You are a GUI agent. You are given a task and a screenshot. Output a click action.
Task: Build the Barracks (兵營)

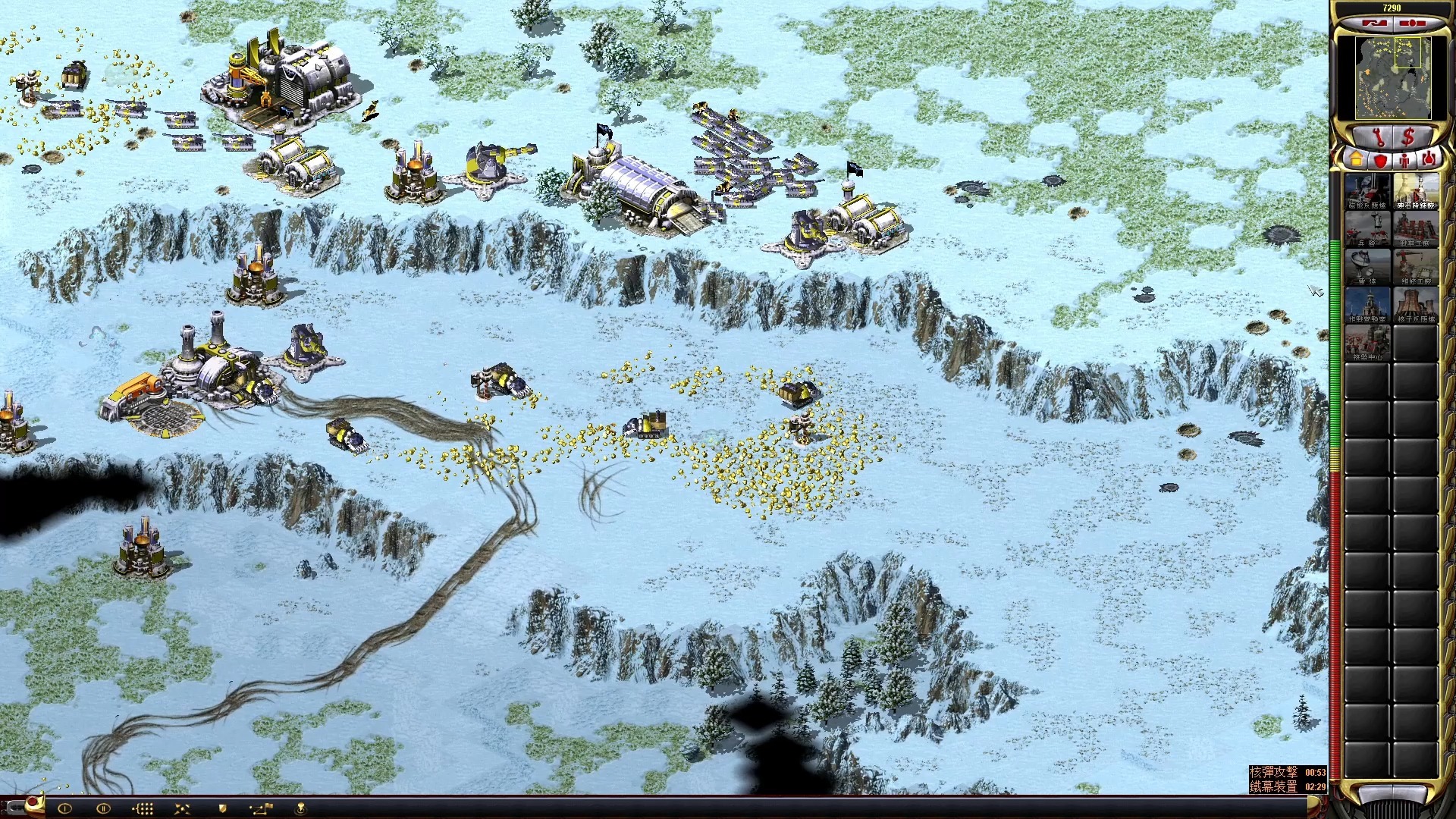pos(1367,229)
